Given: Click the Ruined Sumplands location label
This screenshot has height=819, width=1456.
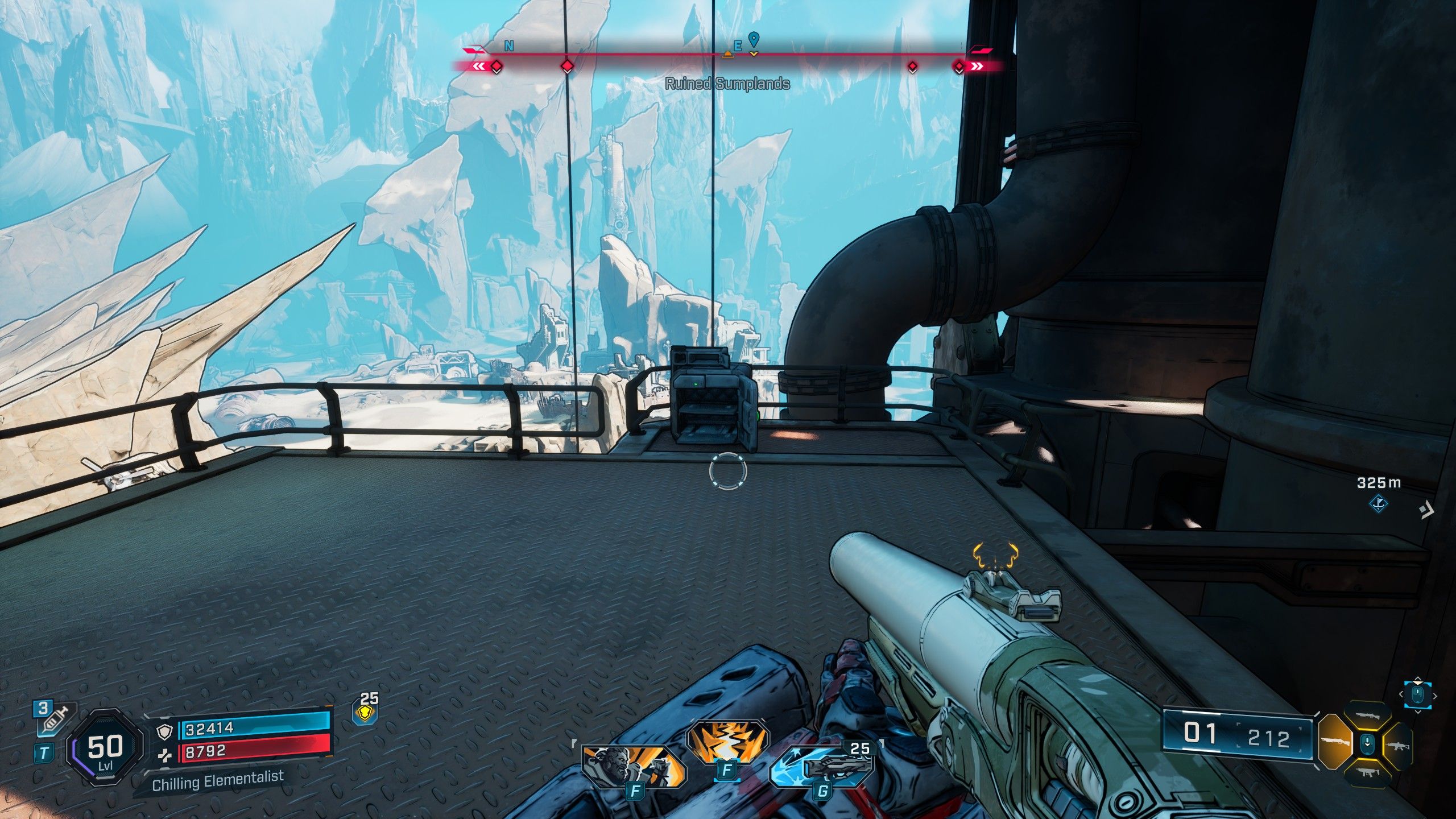Looking at the screenshot, I should [727, 84].
